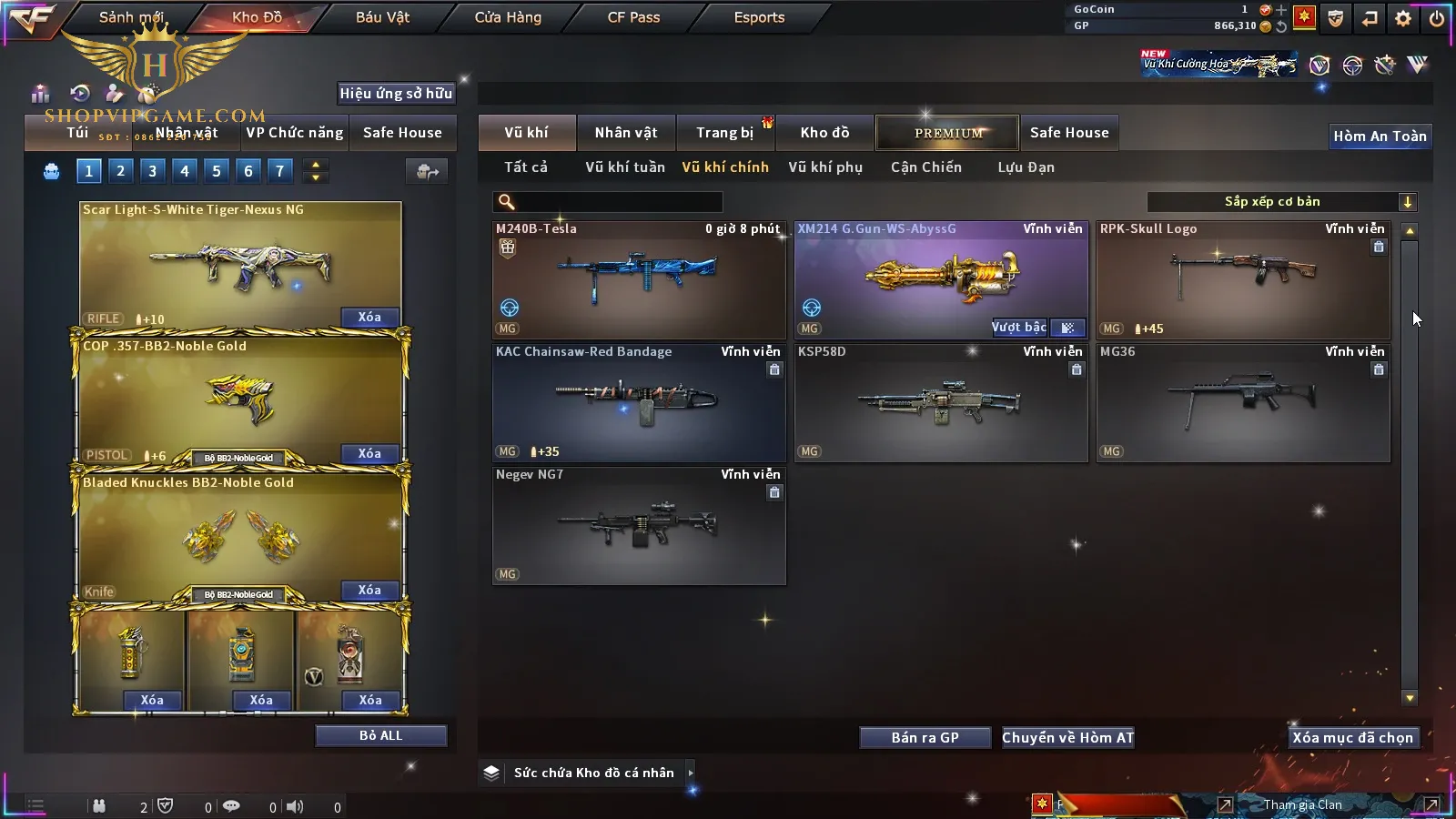This screenshot has width=1456, height=819.
Task: Click Xóa mục đã chọn button
Action: click(1352, 738)
